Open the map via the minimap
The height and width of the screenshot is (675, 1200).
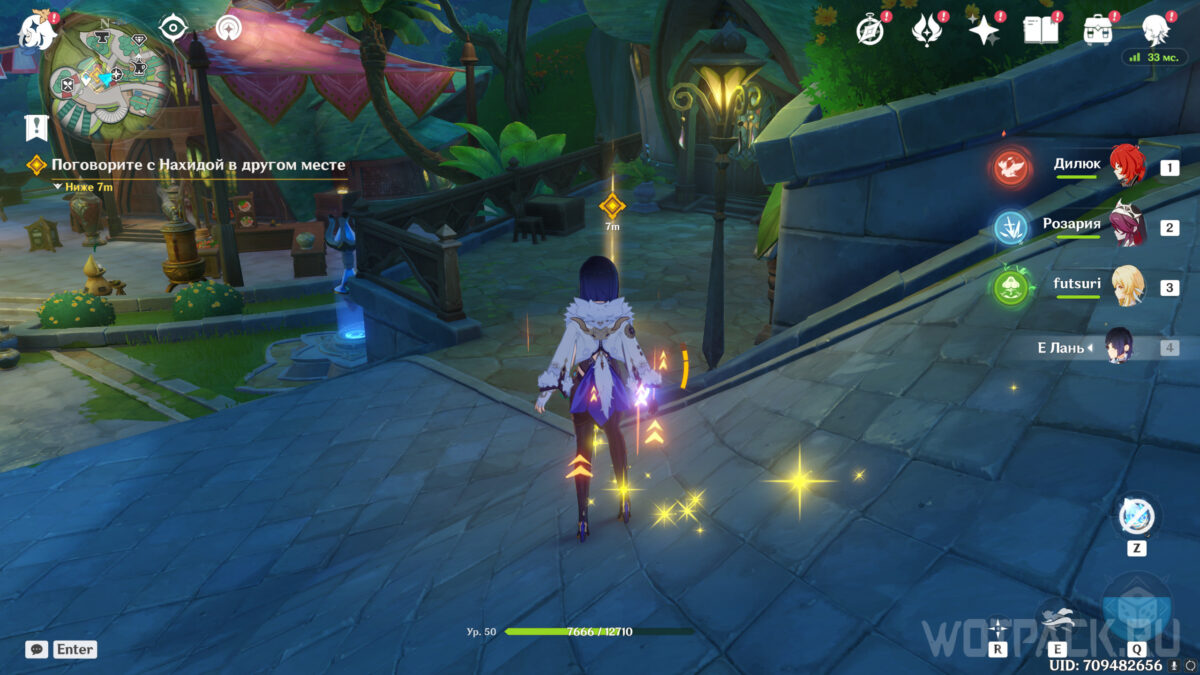tap(107, 77)
